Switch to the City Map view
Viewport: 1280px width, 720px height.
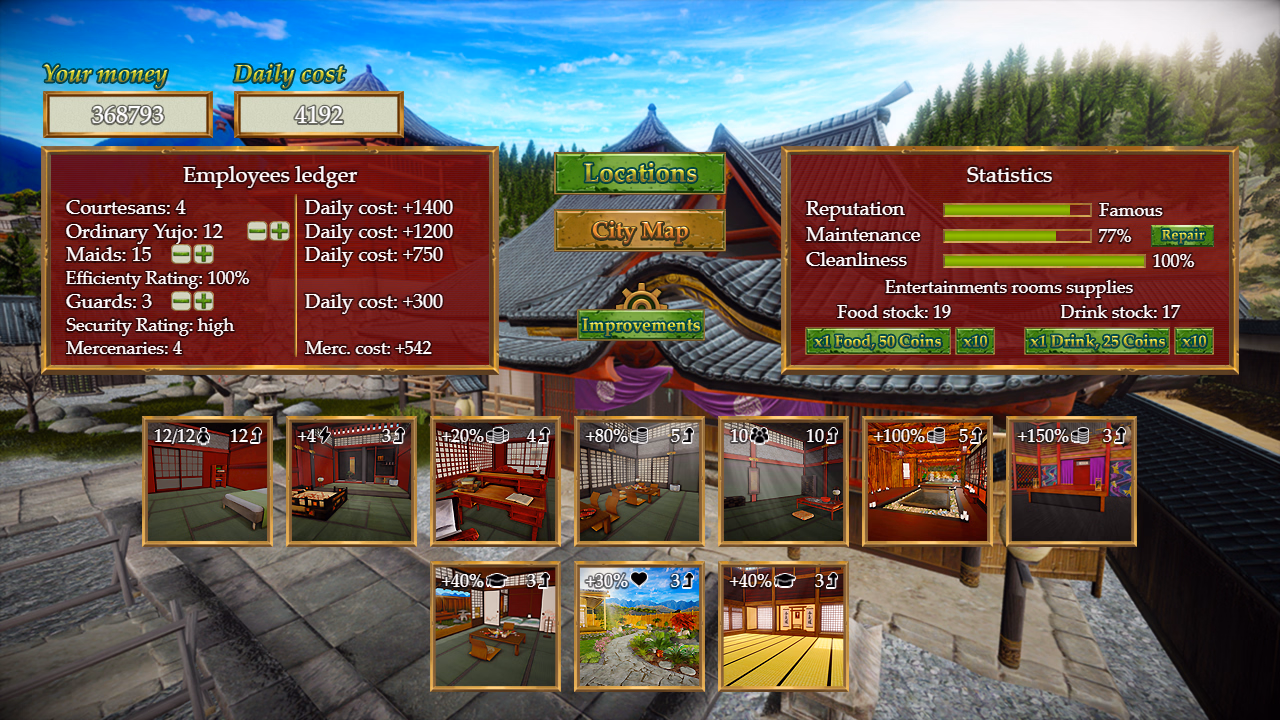coord(640,231)
